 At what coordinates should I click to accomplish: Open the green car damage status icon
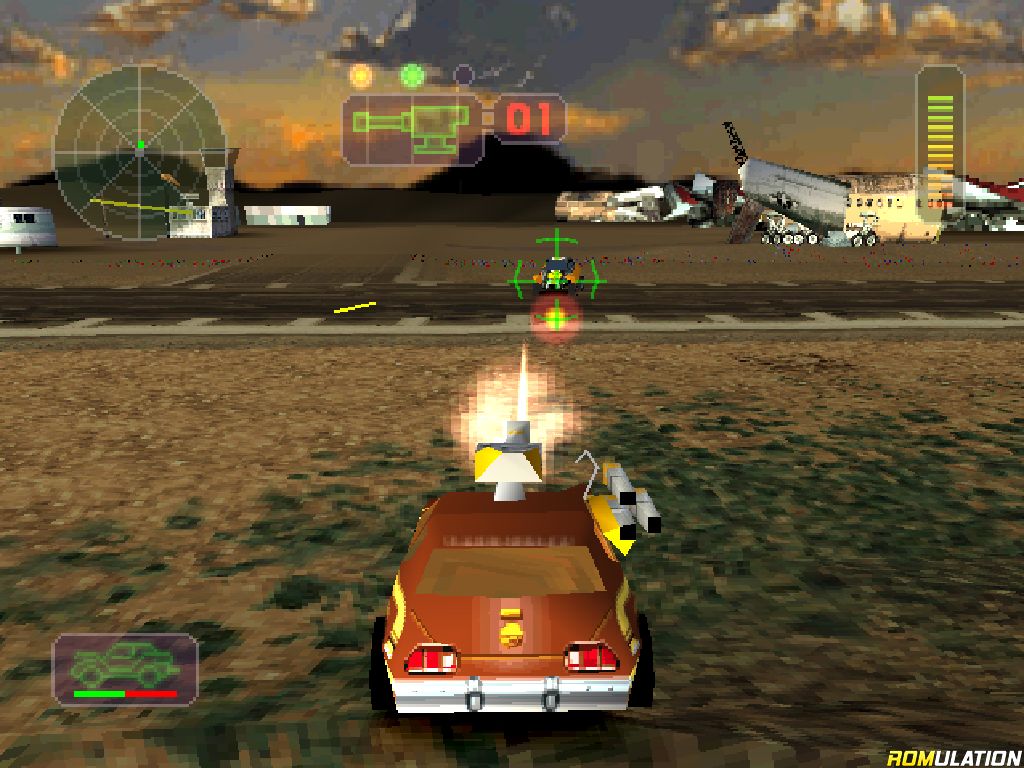pyautogui.click(x=125, y=665)
